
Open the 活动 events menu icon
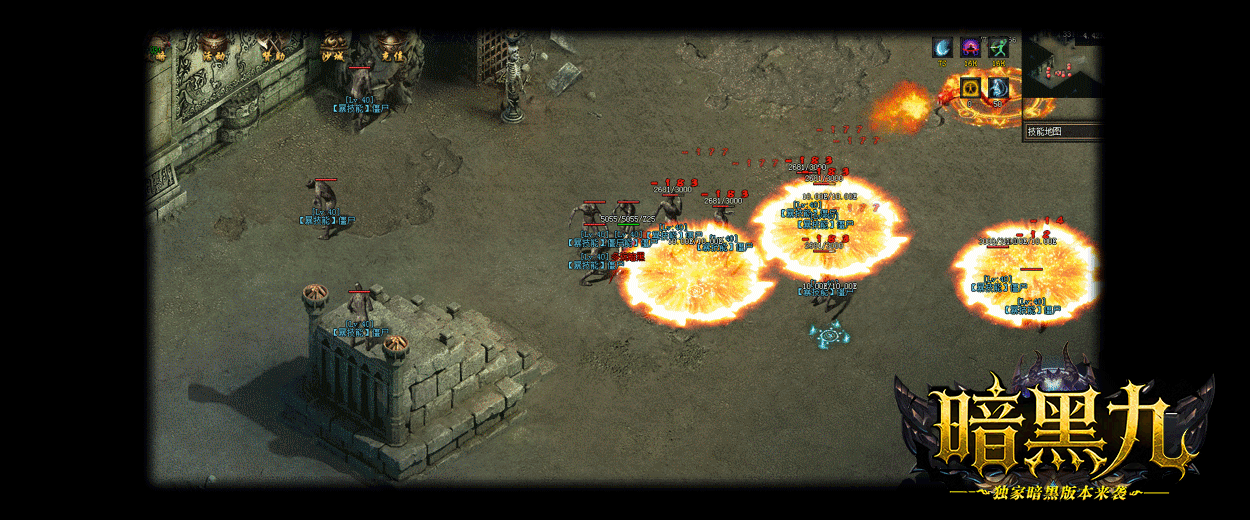[x=212, y=47]
